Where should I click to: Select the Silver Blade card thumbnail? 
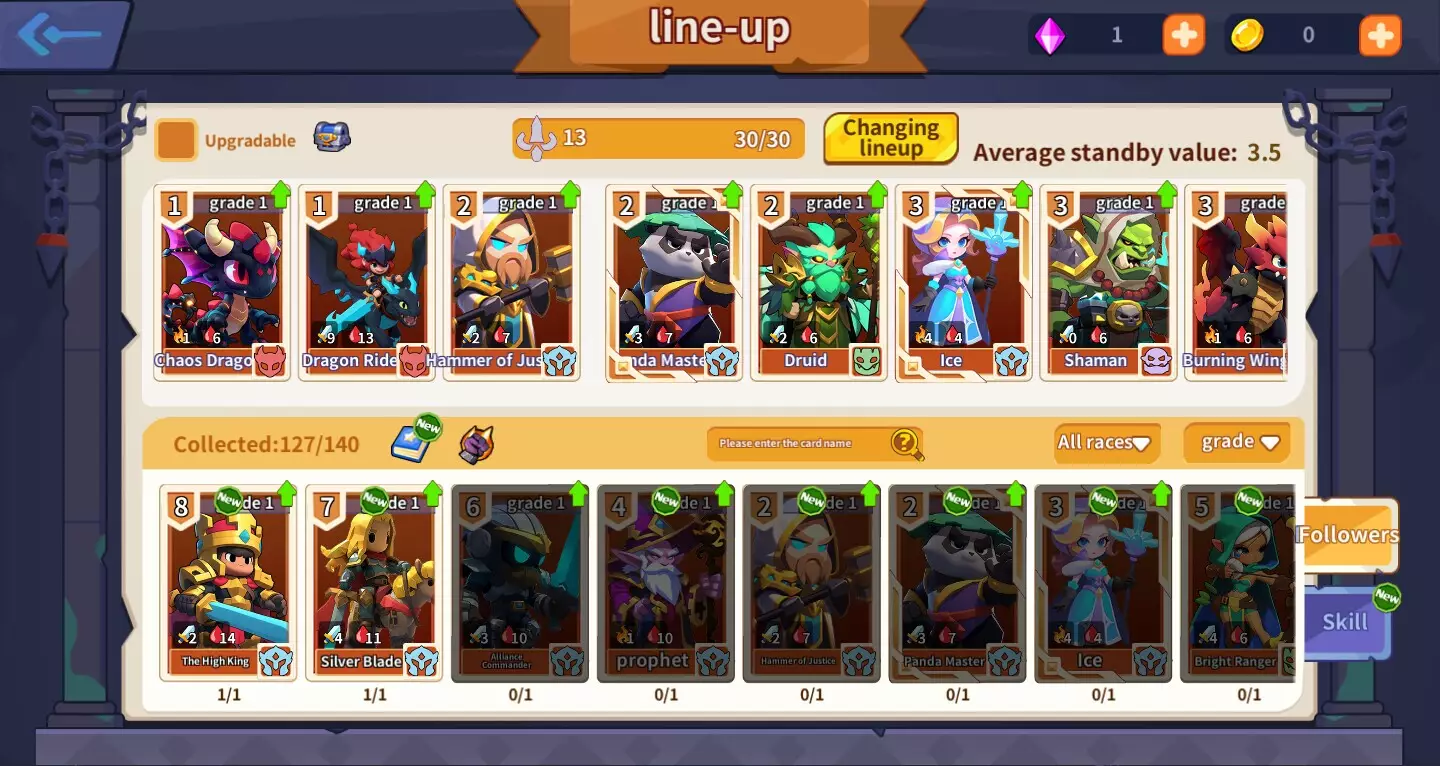(375, 585)
